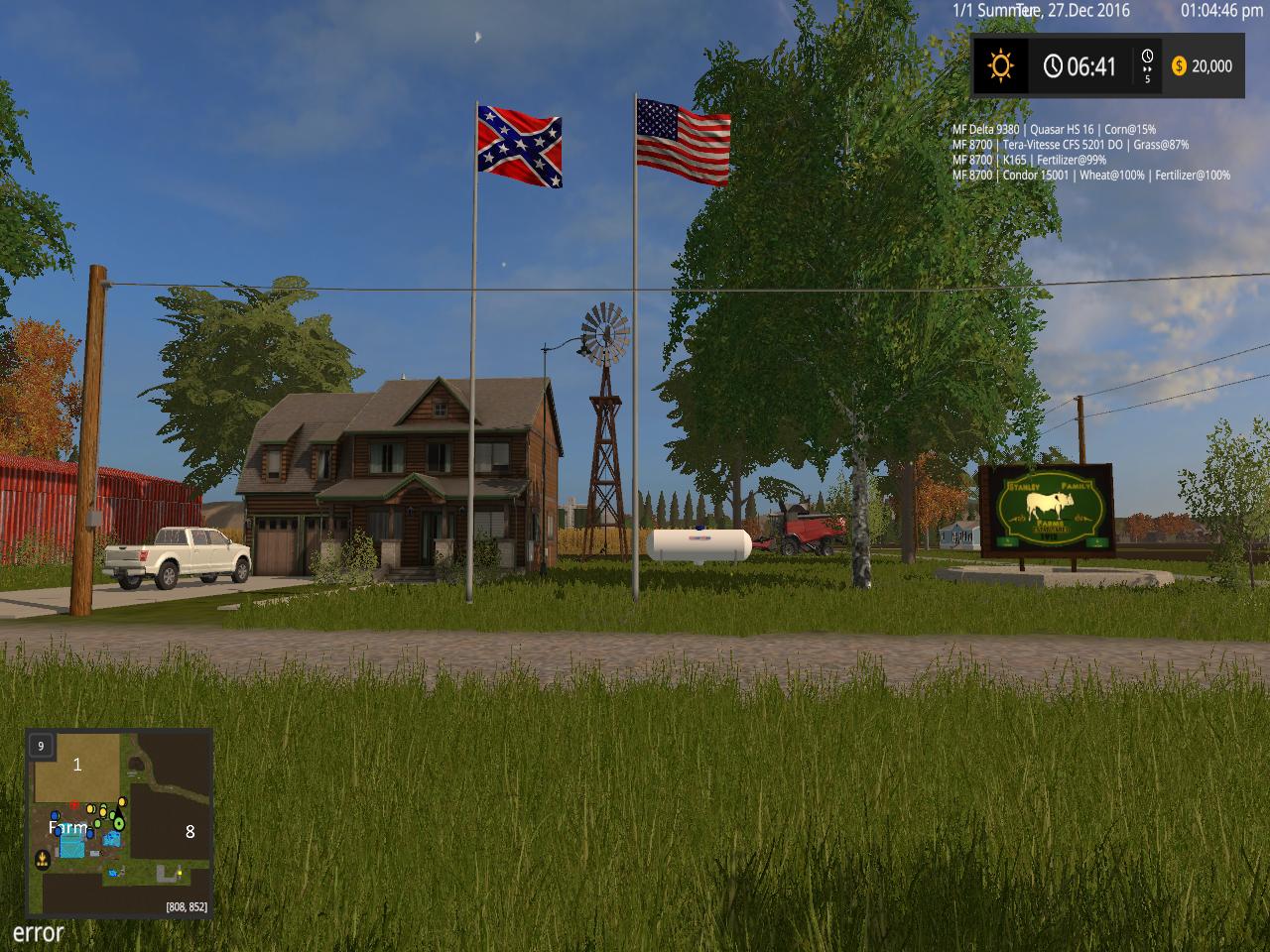Screen dimensions: 1270x952
Task: Click the sunny weather icon
Action: (x=1000, y=66)
